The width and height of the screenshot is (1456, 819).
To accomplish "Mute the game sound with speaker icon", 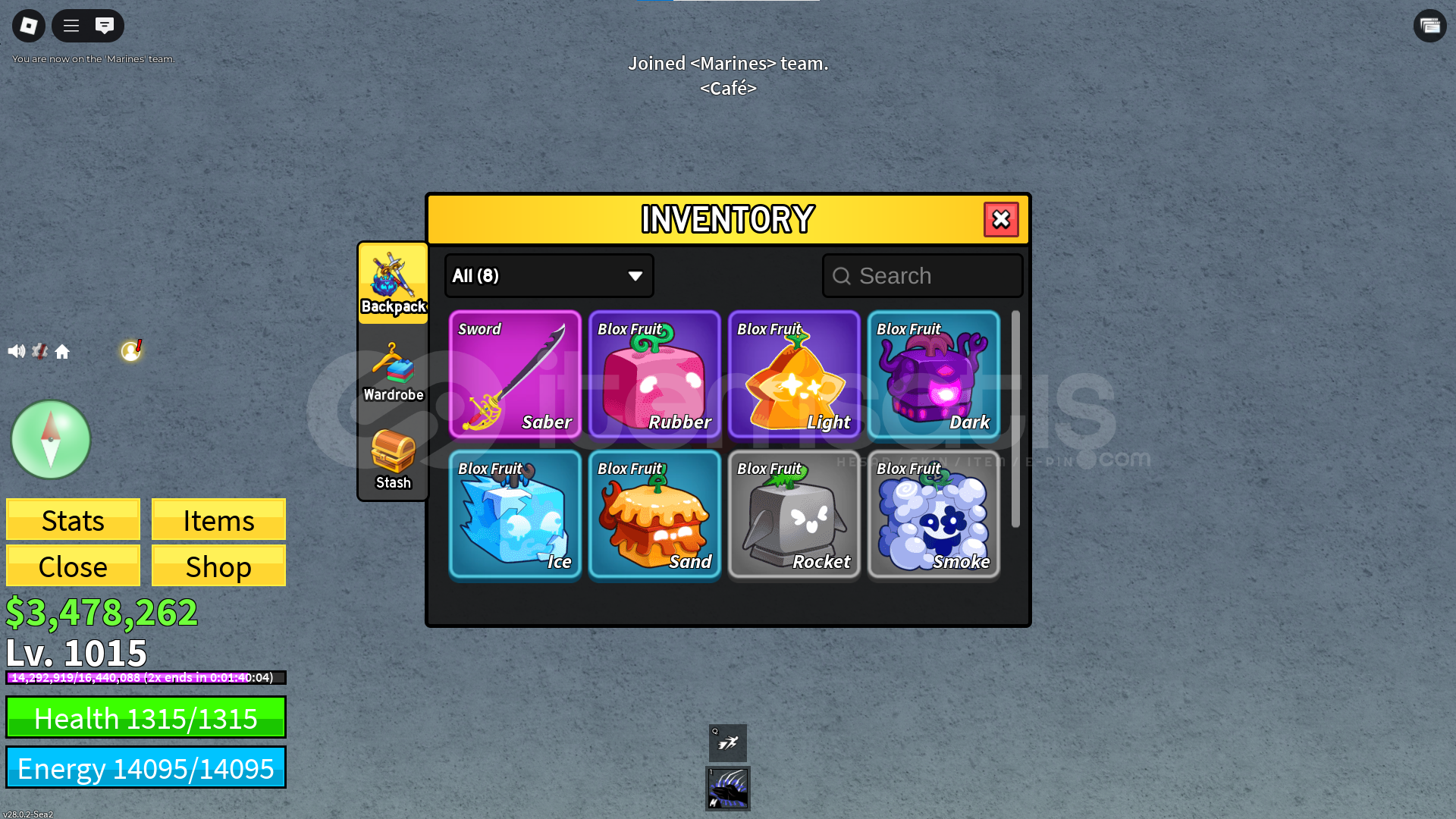I will tap(17, 350).
